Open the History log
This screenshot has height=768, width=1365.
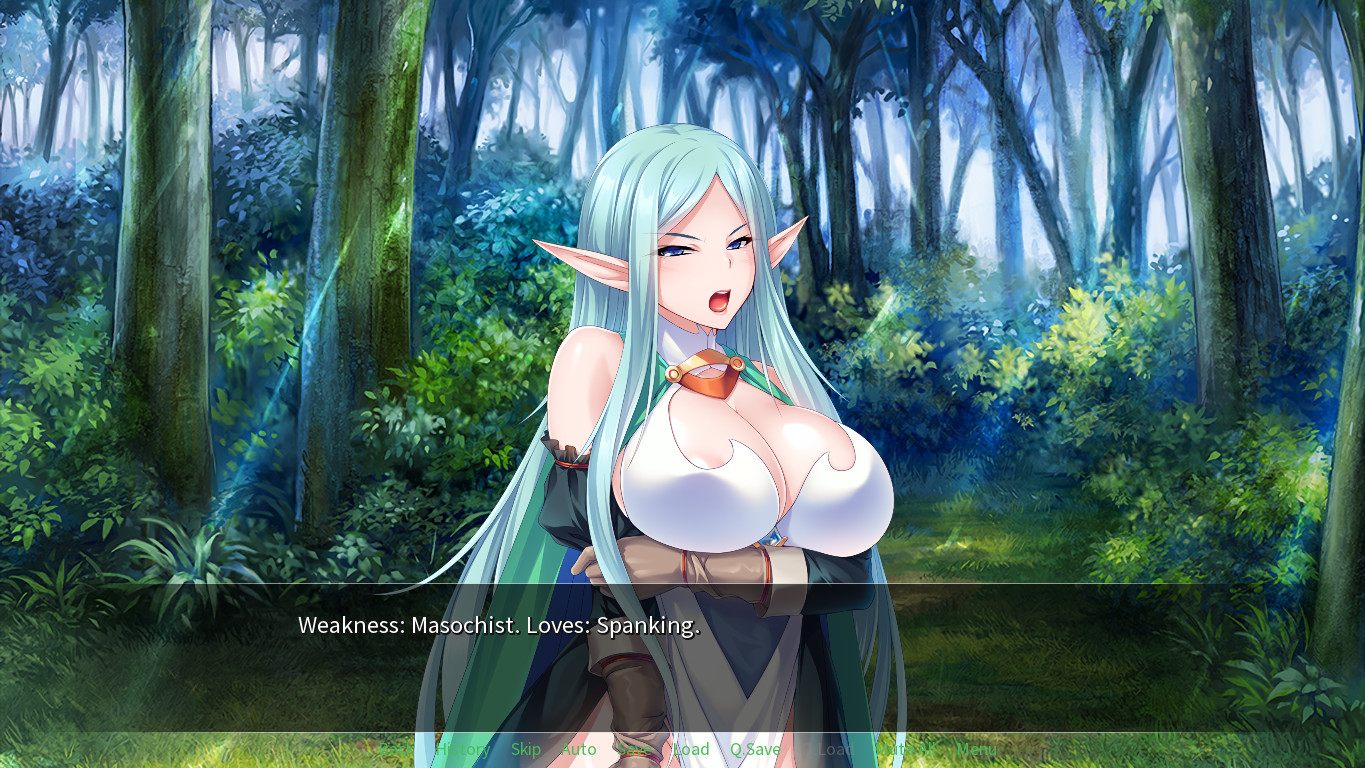coord(463,749)
